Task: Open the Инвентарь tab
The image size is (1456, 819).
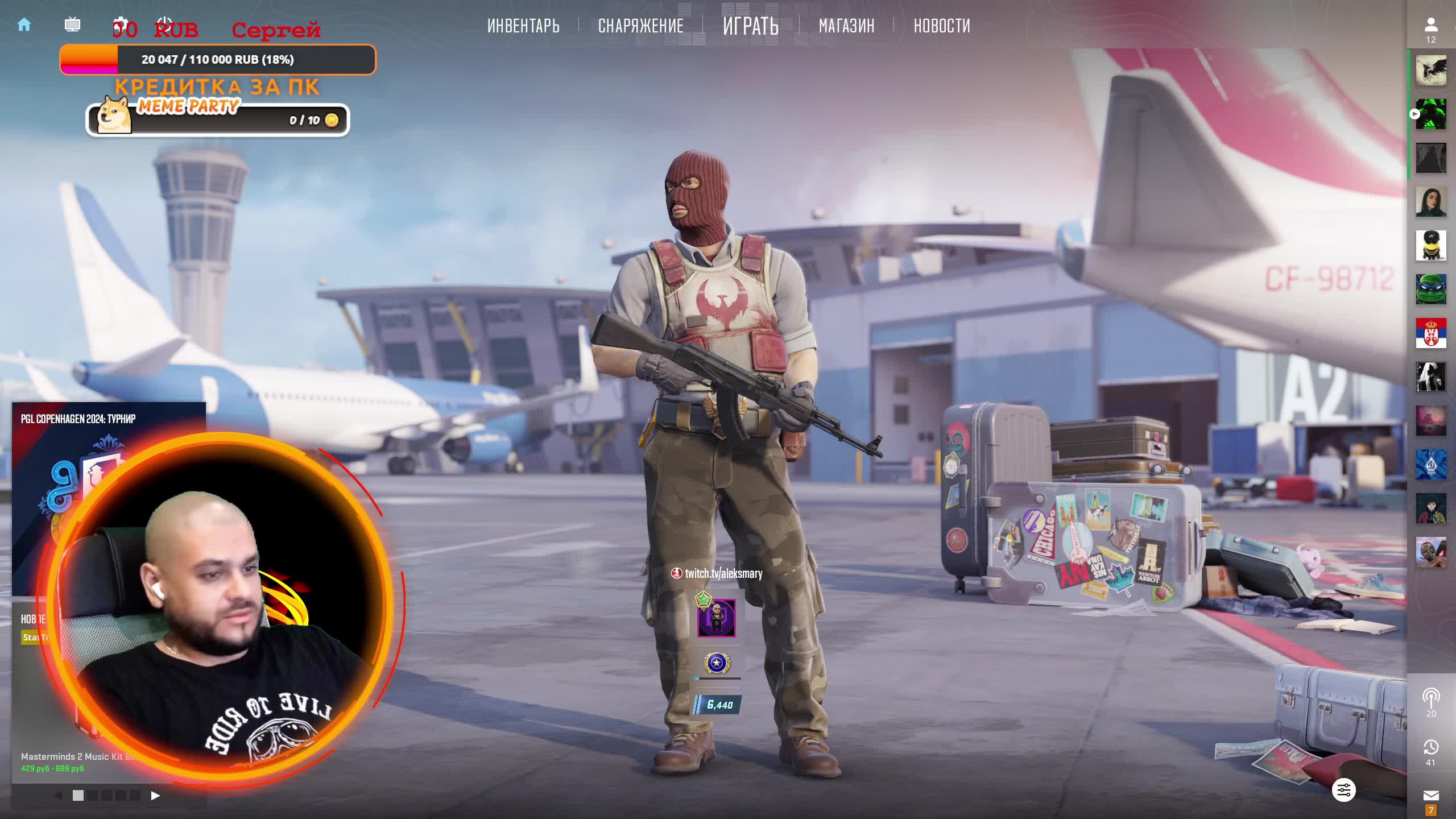Action: coord(523,26)
